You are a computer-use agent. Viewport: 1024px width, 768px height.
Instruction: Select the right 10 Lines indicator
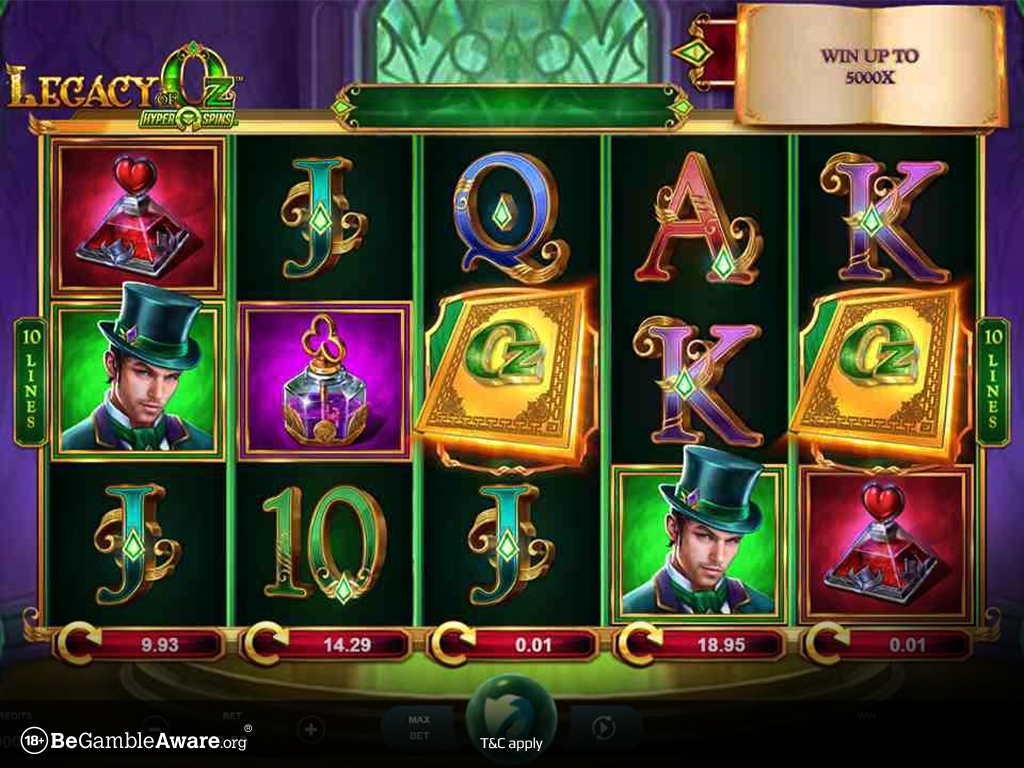(x=994, y=381)
